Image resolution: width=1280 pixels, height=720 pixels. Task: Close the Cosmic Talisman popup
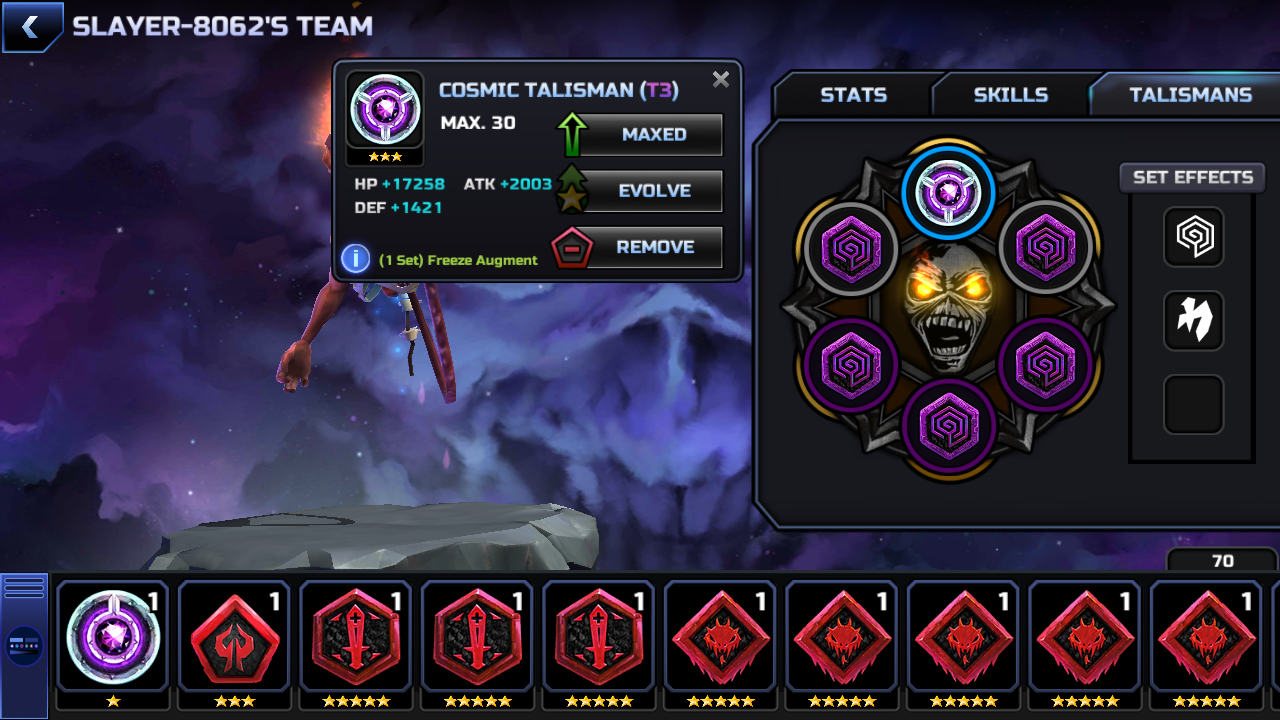(720, 80)
